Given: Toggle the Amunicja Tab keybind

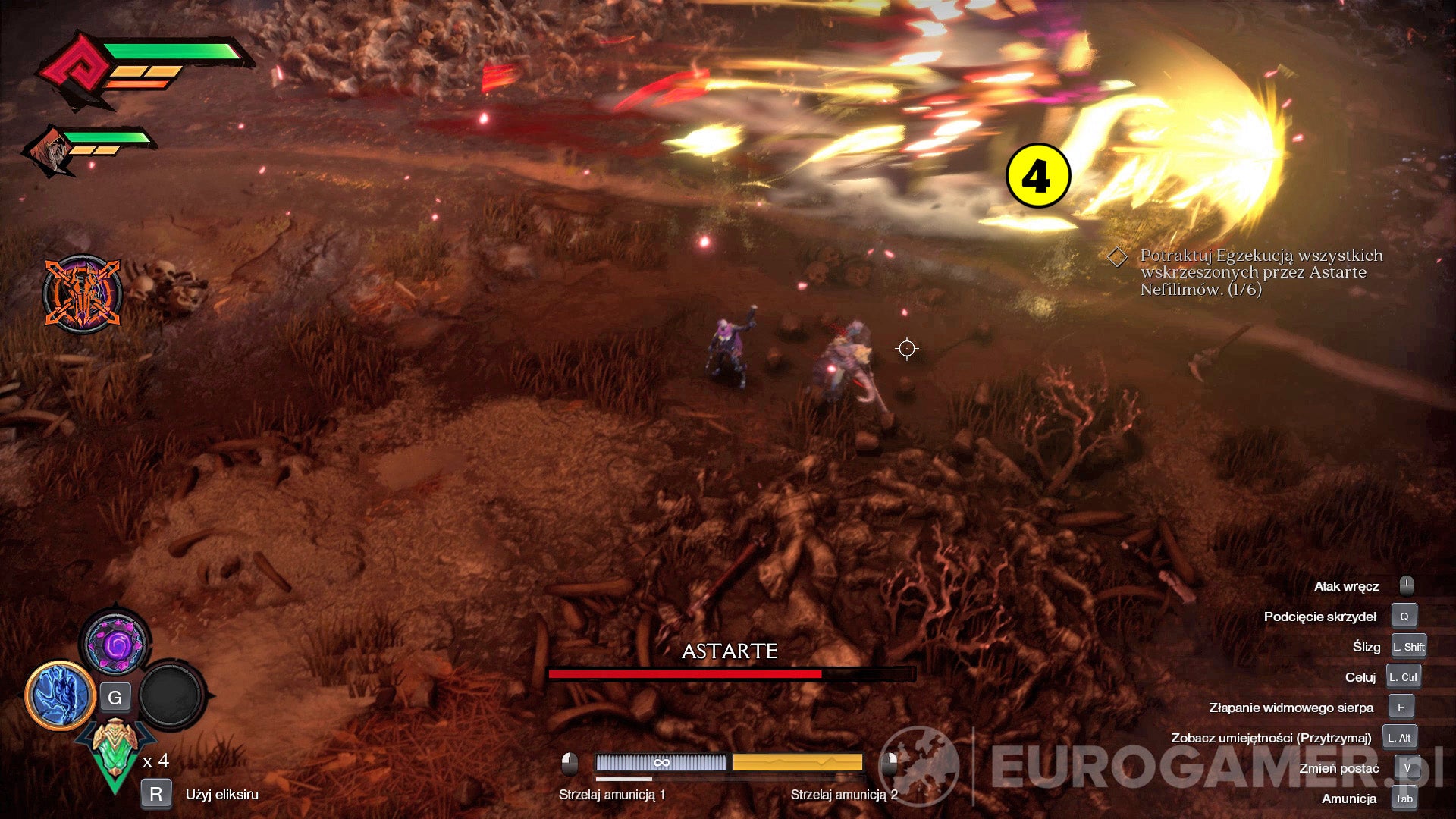Looking at the screenshot, I should click(x=1404, y=799).
